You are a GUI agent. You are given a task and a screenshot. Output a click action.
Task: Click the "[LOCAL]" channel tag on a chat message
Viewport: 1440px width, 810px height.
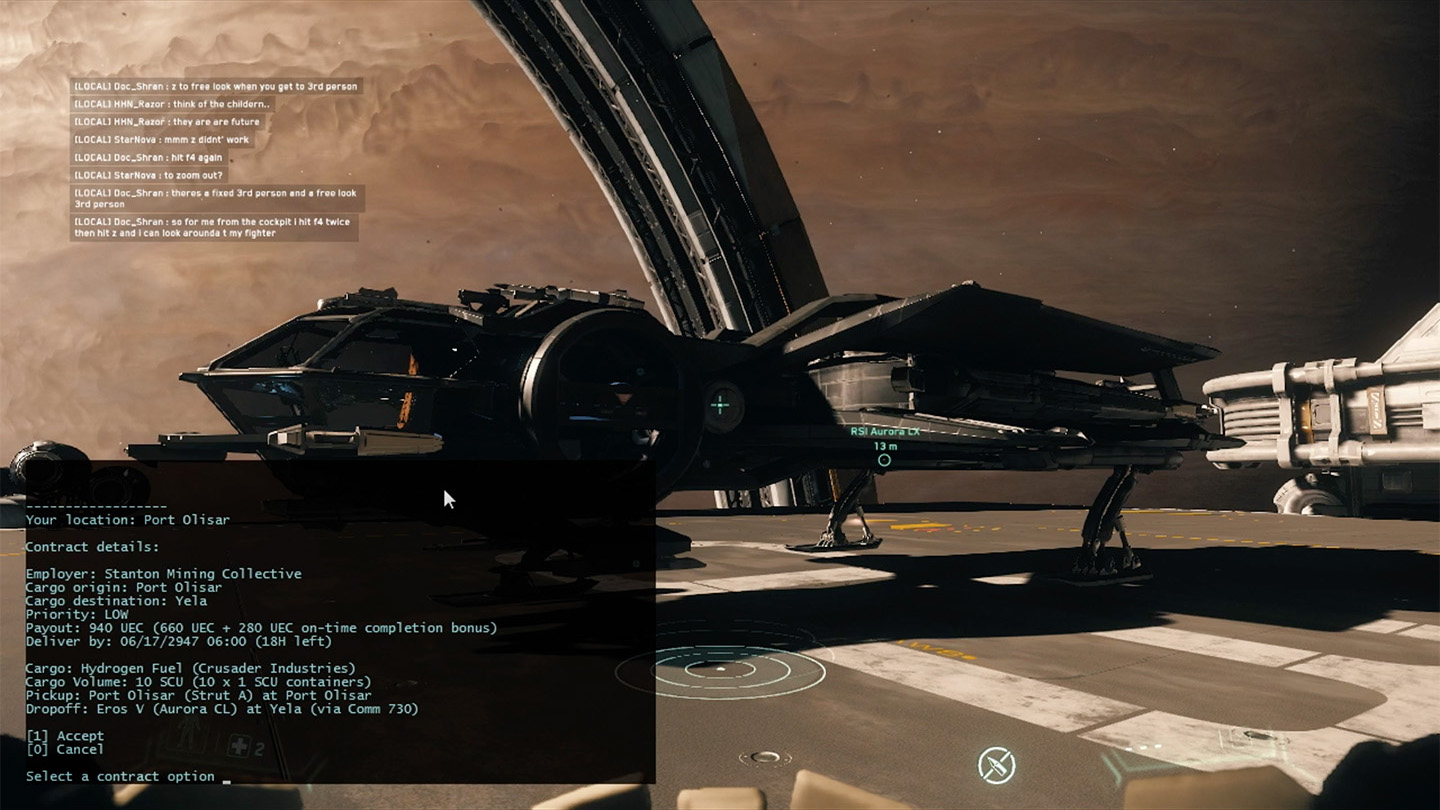(92, 86)
